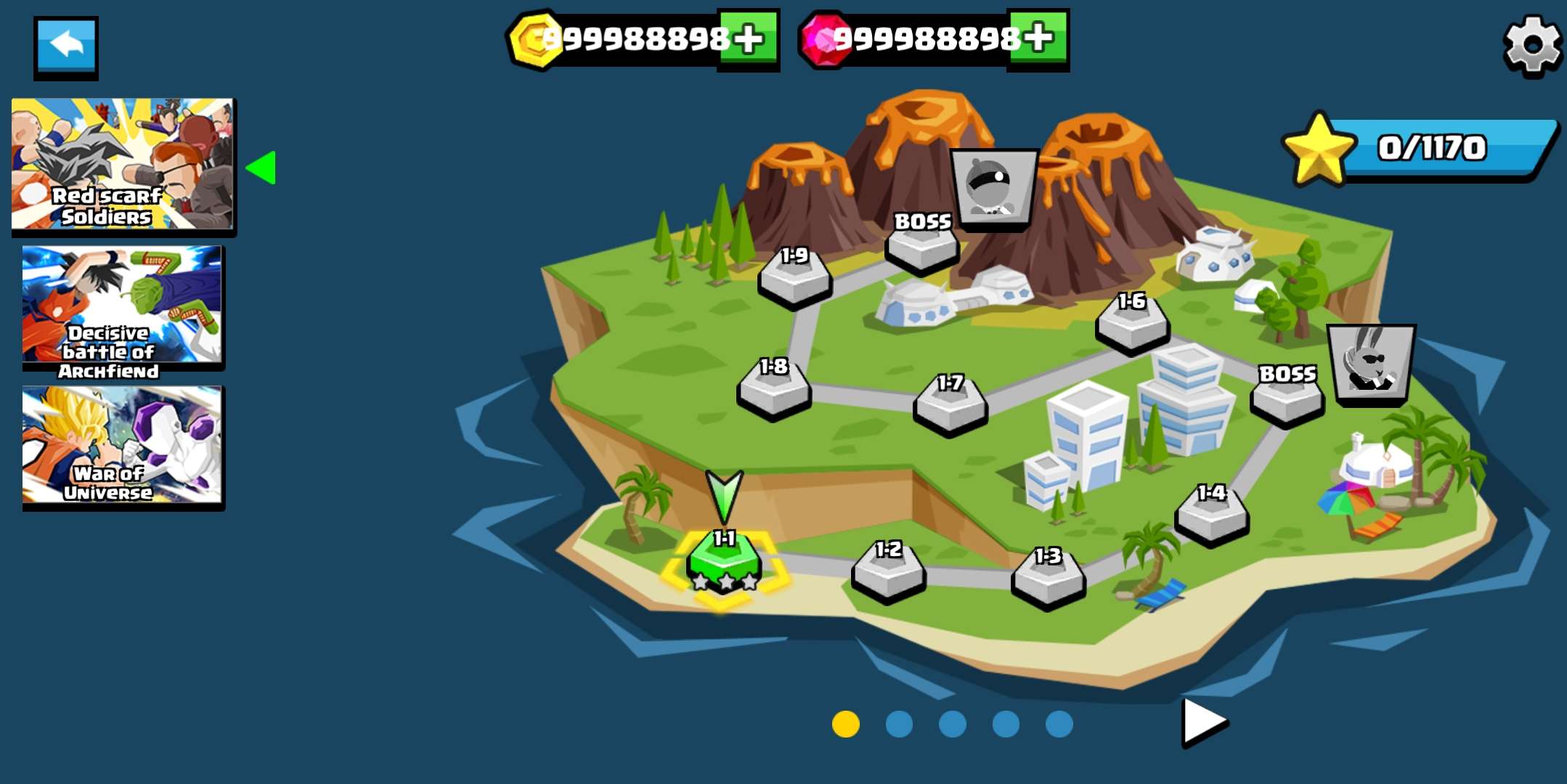Open the volcano boss stage
The width and height of the screenshot is (1567, 784).
click(922, 245)
